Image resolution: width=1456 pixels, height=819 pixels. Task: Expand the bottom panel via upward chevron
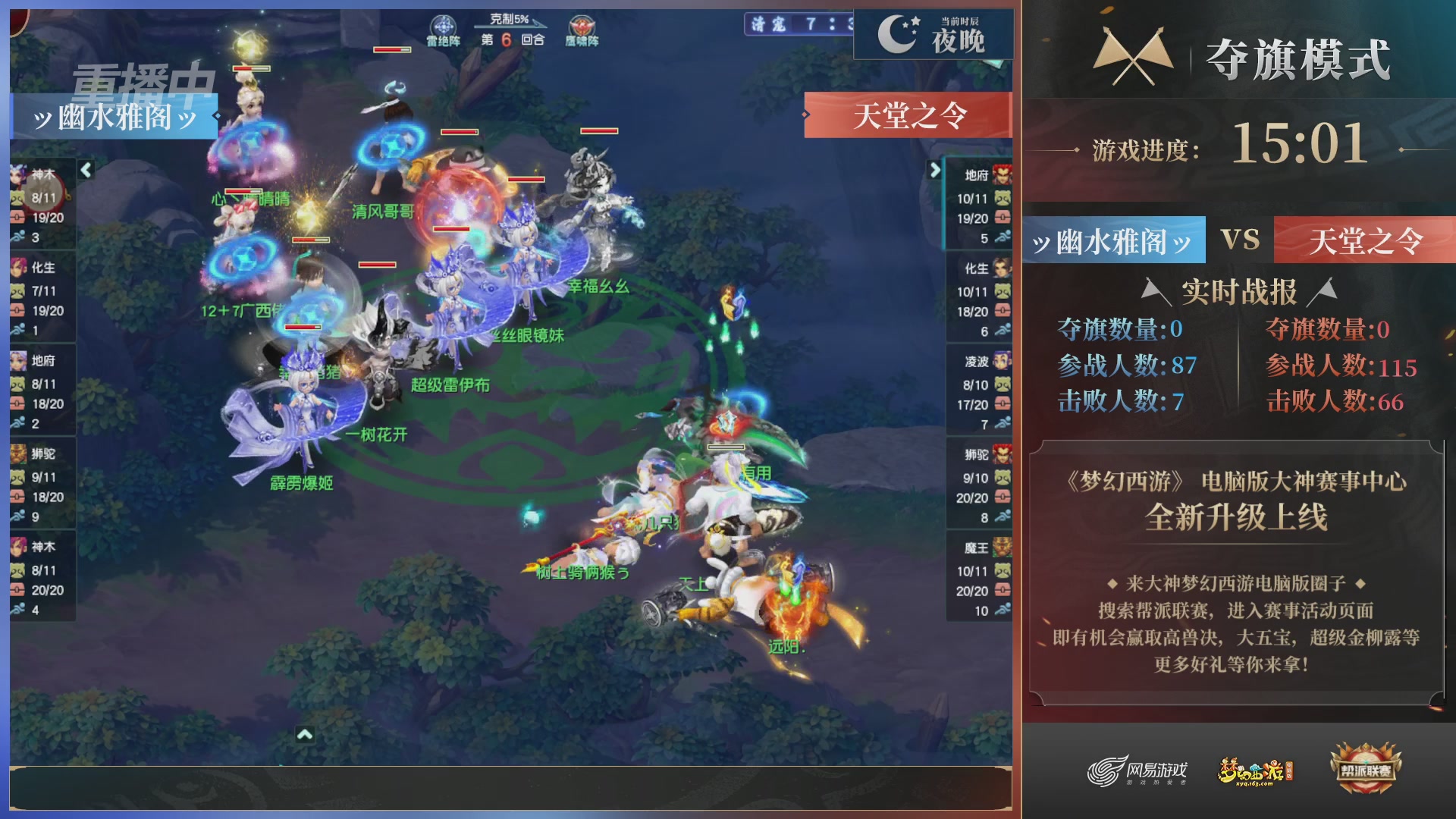click(x=306, y=734)
